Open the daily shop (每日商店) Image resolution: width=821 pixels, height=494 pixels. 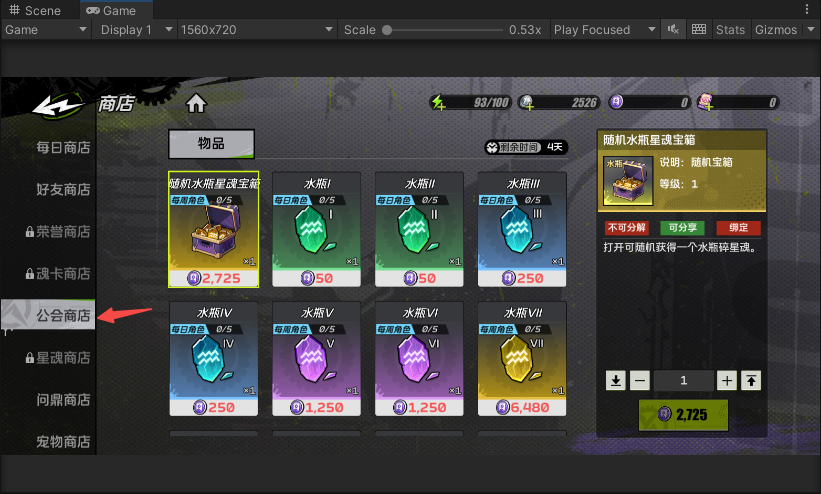coord(63,148)
